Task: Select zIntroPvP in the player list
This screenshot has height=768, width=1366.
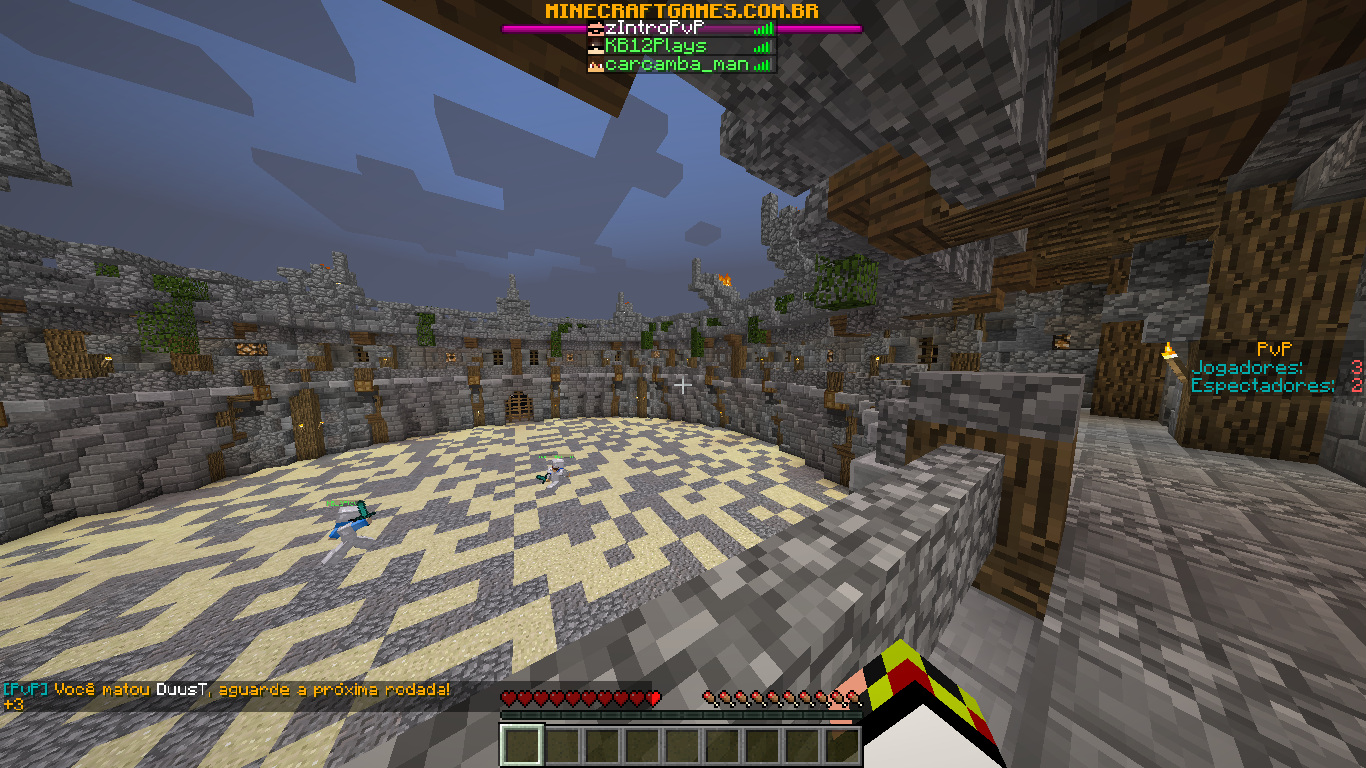Action: 681,29
